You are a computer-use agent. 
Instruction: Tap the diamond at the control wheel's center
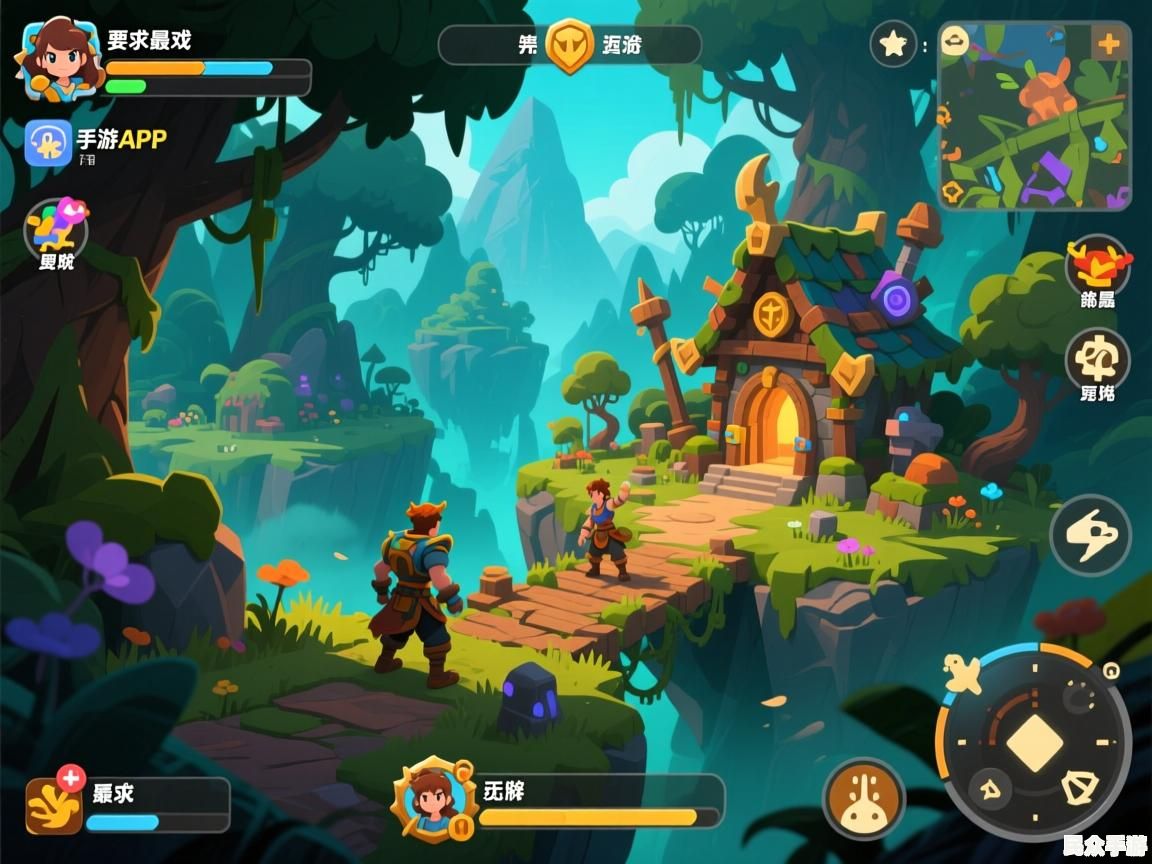(1035, 744)
